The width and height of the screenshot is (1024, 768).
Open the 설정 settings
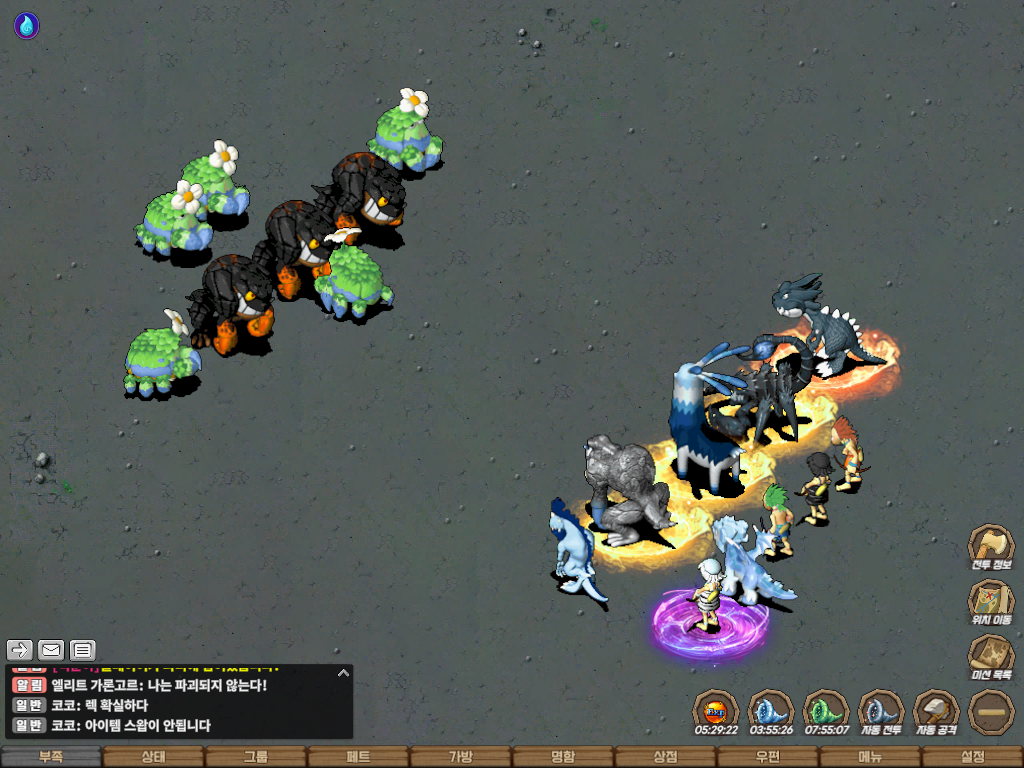coord(972,757)
